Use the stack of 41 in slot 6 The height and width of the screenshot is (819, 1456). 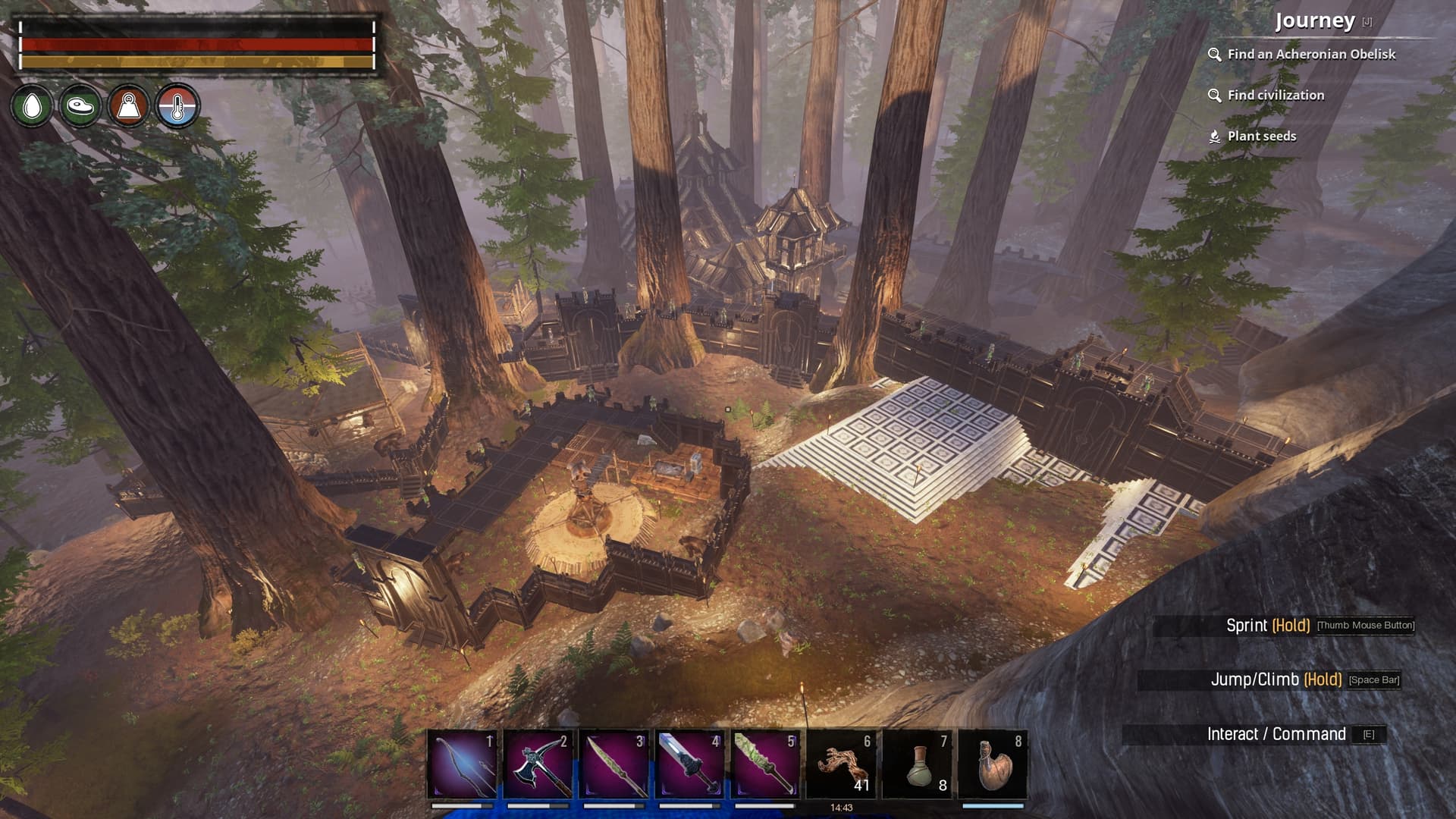point(842,764)
